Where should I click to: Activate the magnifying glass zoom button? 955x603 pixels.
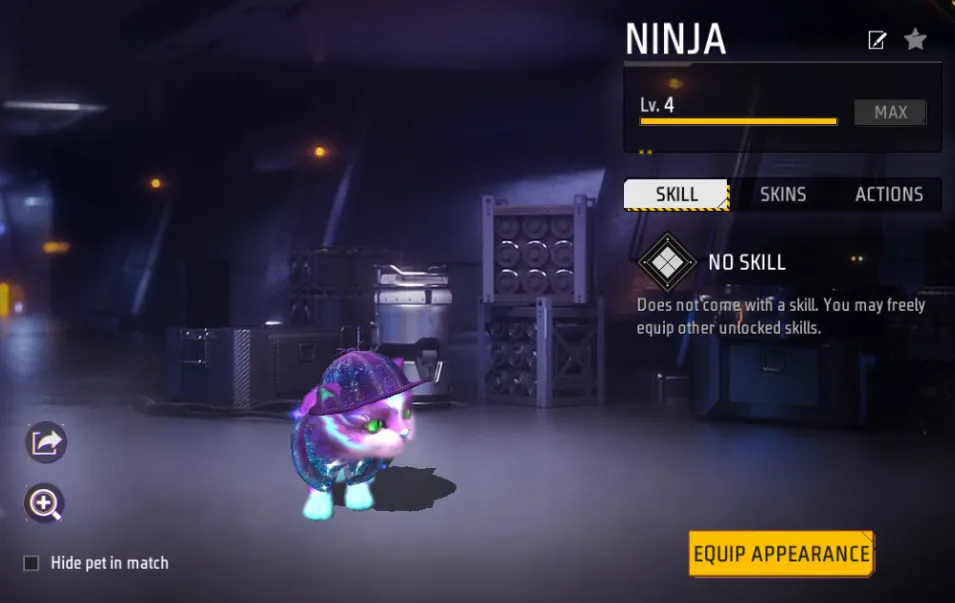click(x=45, y=503)
